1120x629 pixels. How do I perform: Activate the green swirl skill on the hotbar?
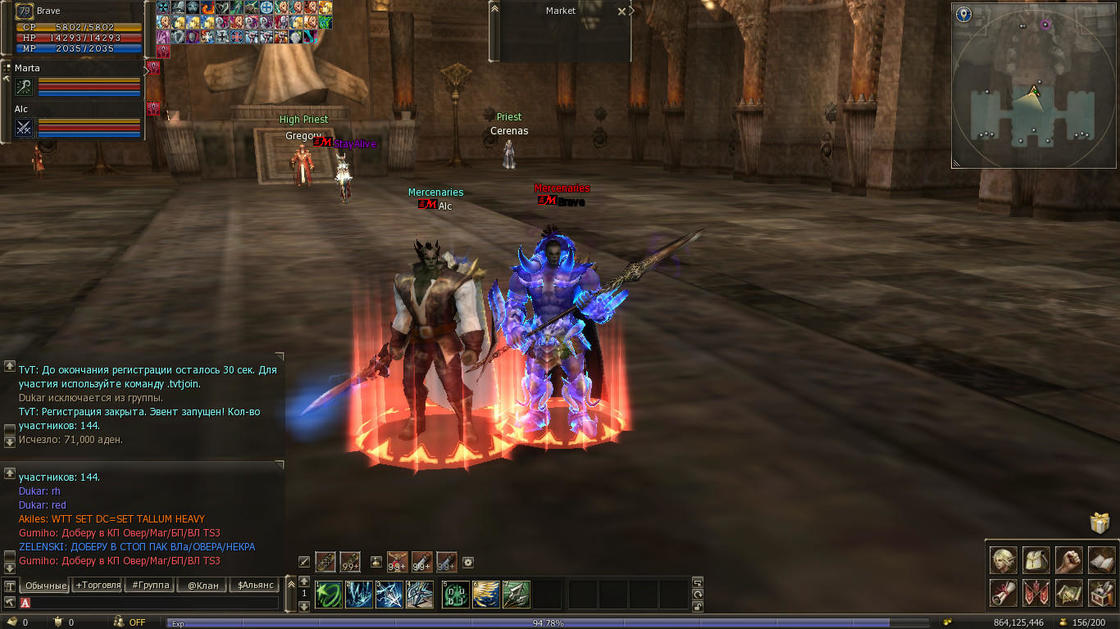click(329, 595)
